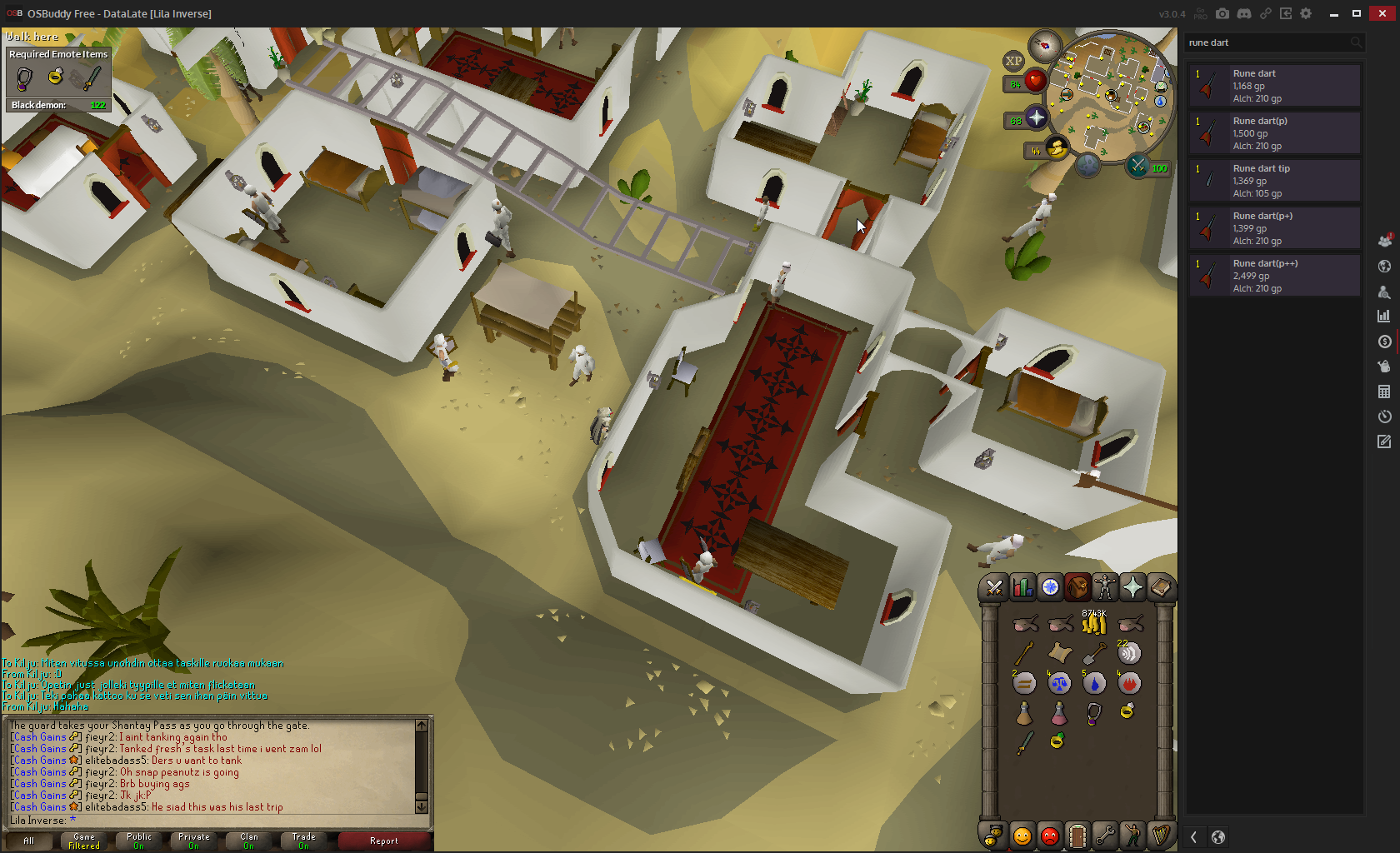Activate the special attack orb
The image size is (1400, 853).
tap(1137, 166)
